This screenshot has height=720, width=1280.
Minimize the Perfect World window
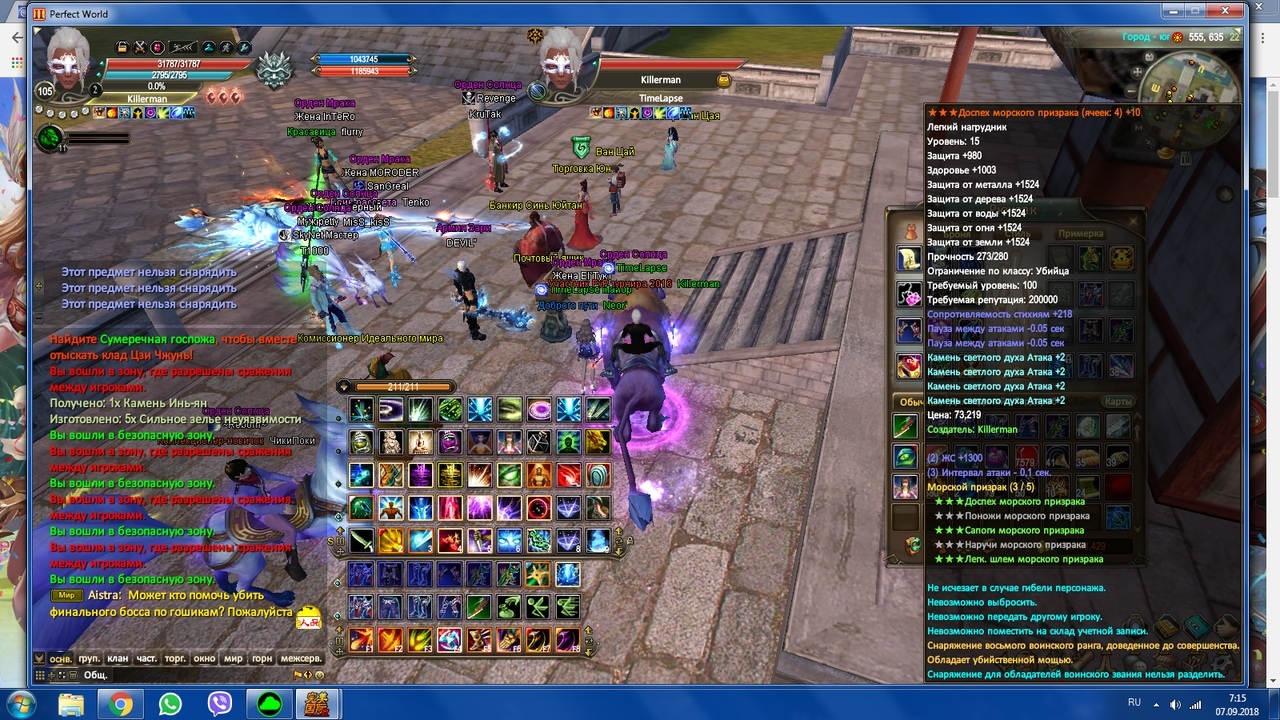click(x=1175, y=11)
